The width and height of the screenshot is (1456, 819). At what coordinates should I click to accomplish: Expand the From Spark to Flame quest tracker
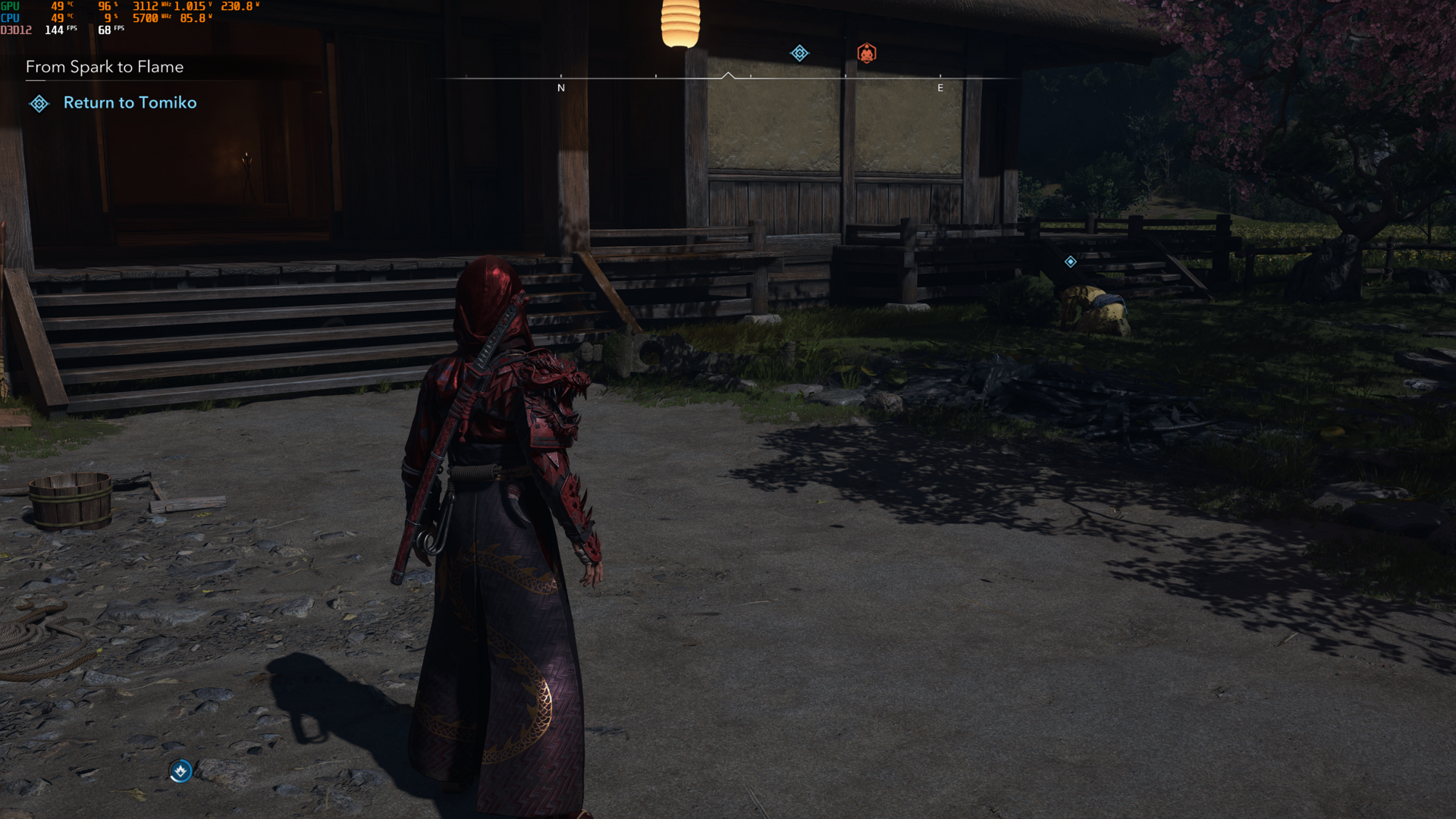pos(104,67)
